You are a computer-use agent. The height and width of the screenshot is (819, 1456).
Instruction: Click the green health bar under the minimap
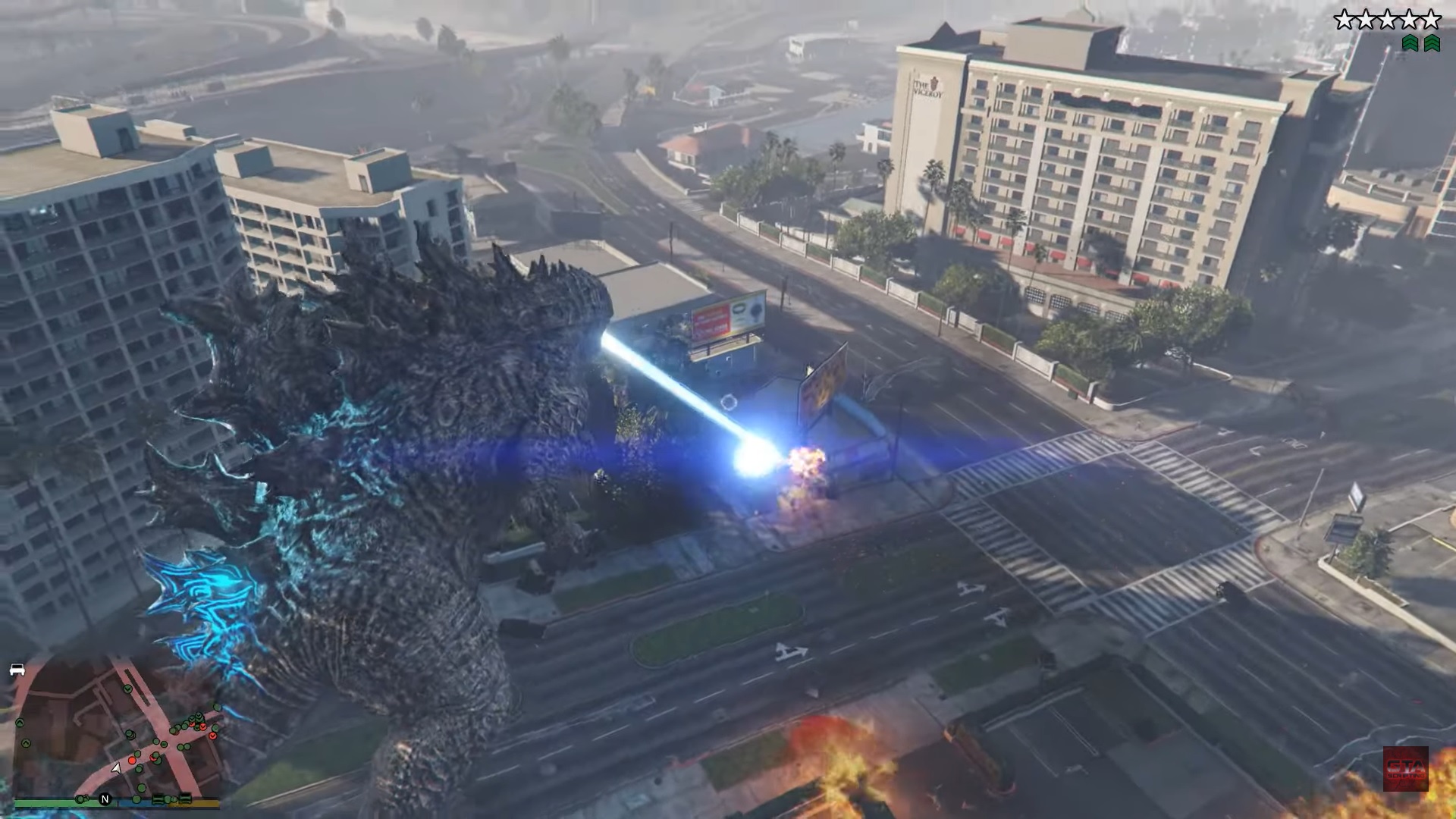coord(46,802)
